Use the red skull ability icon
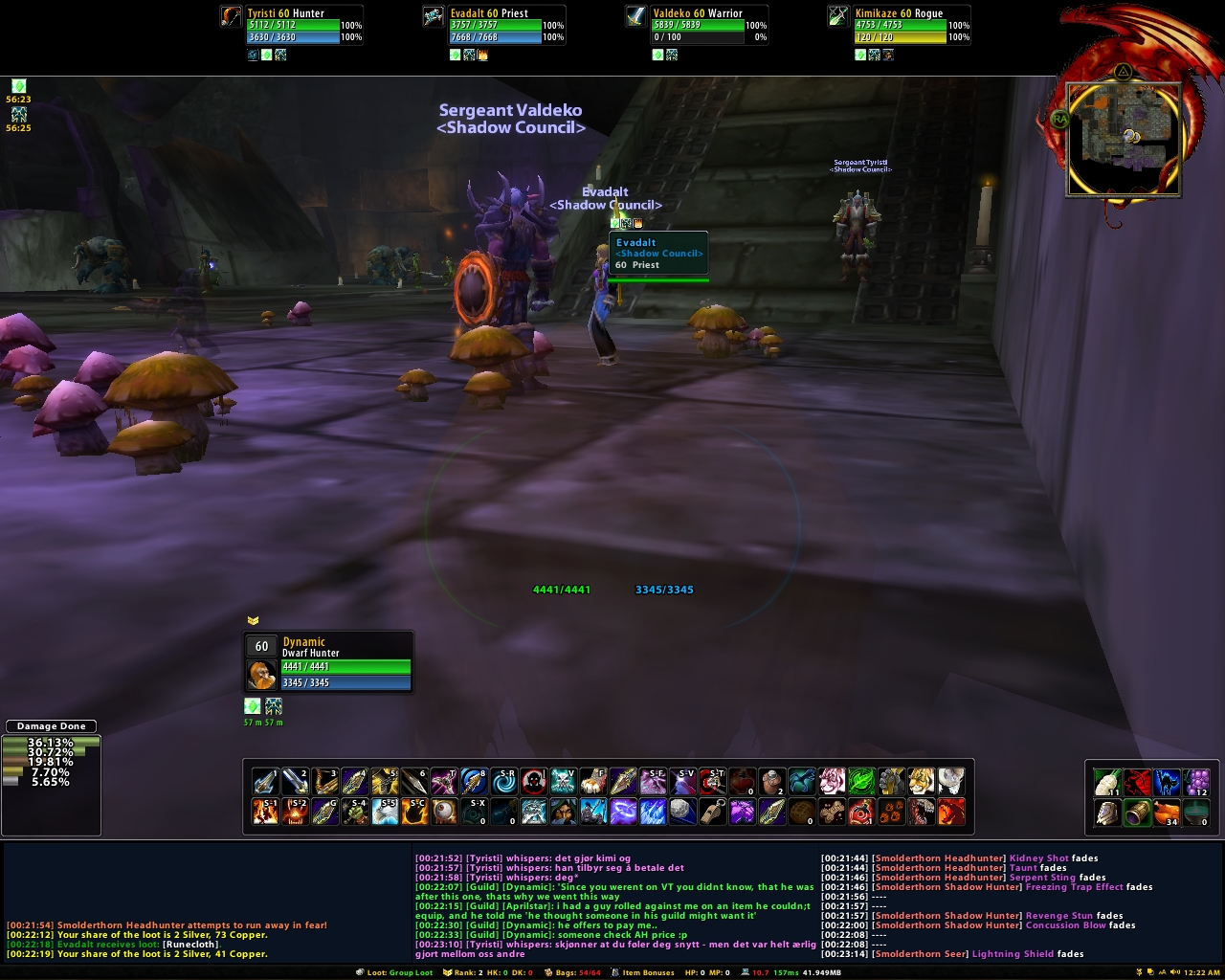The image size is (1225, 980). [534, 782]
